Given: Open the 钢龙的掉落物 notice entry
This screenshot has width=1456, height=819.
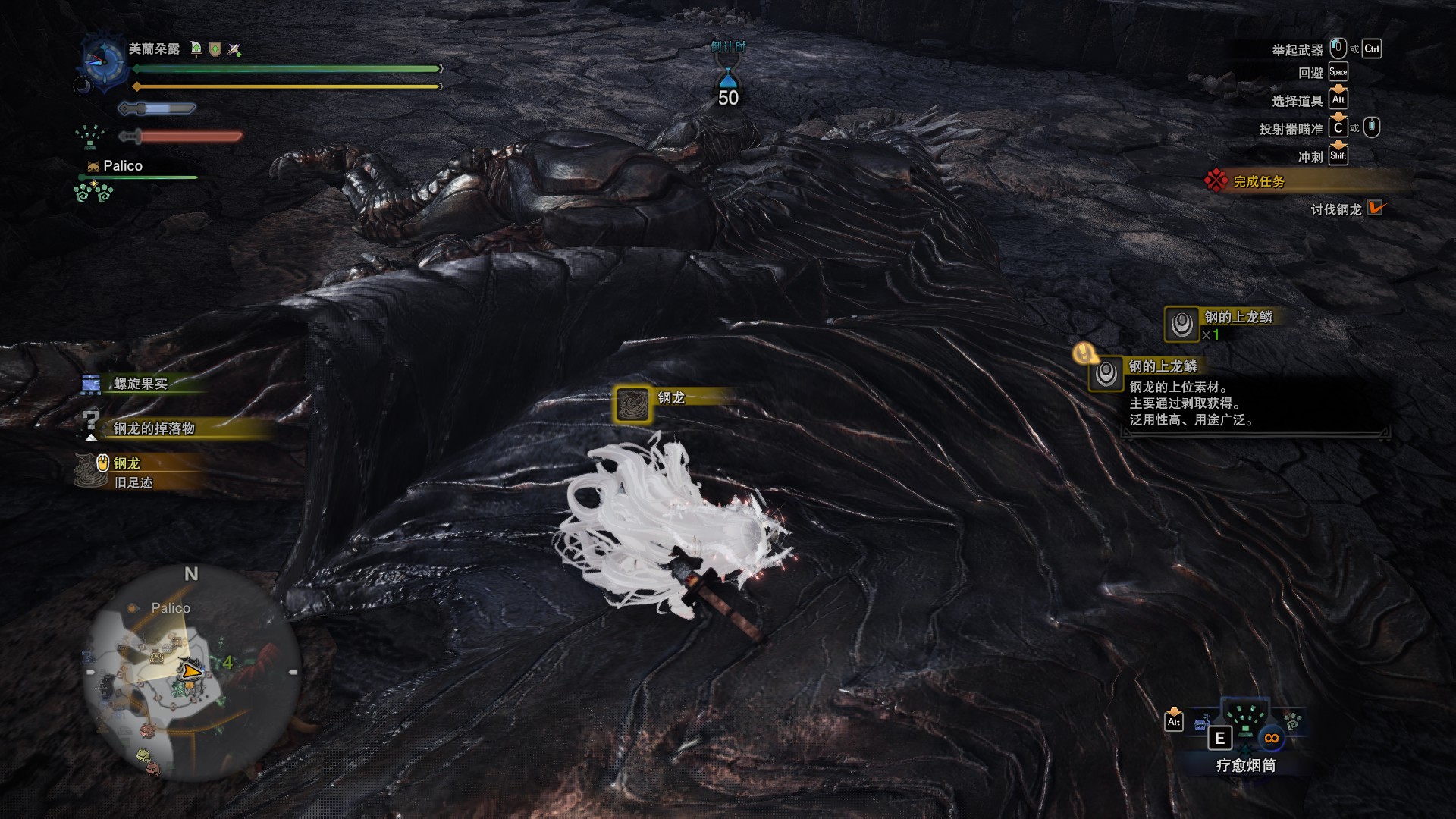Looking at the screenshot, I should click(154, 428).
